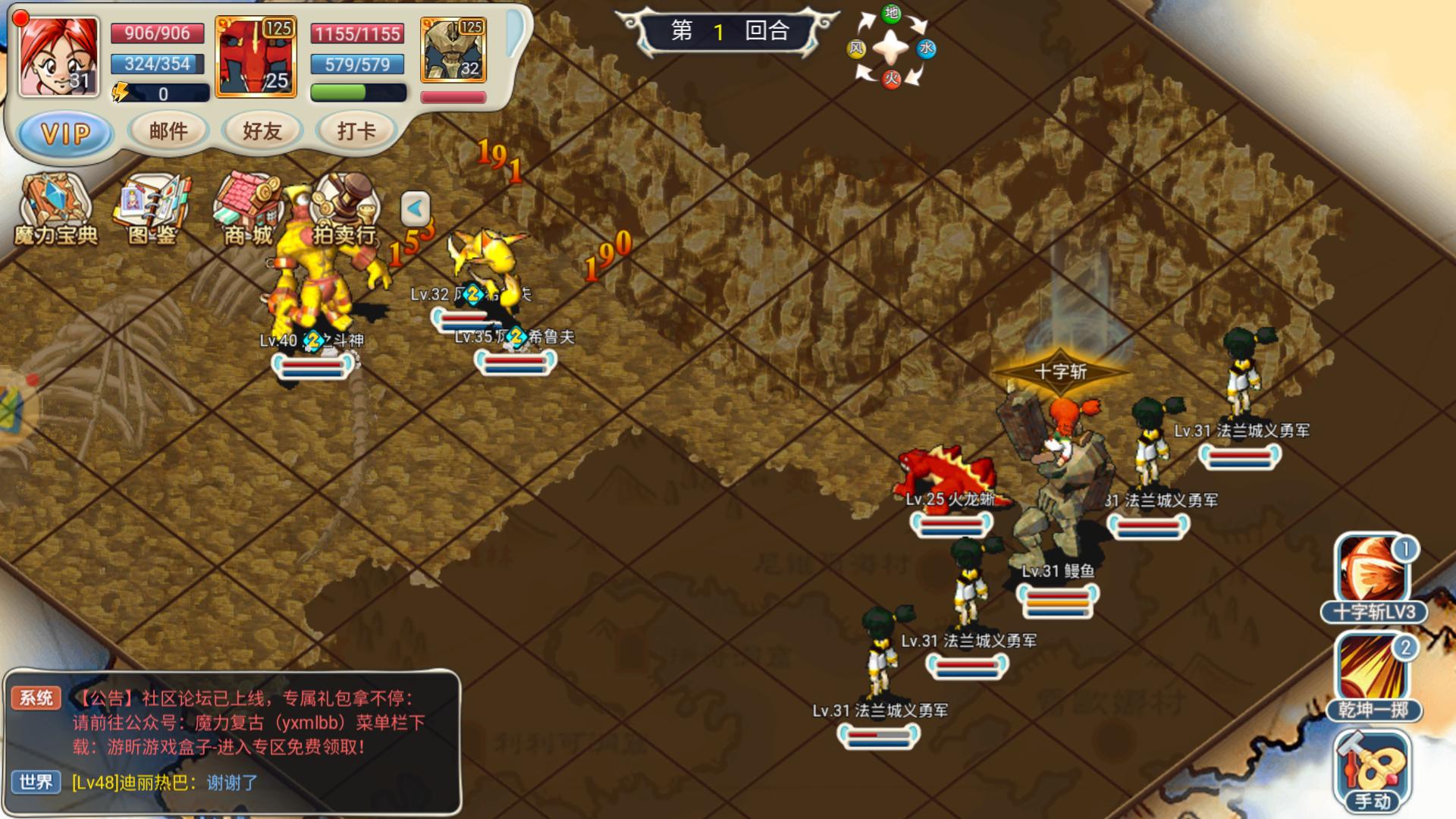Open the 魔力宝典 guide book
Viewport: 1456px width, 819px height.
(55, 210)
